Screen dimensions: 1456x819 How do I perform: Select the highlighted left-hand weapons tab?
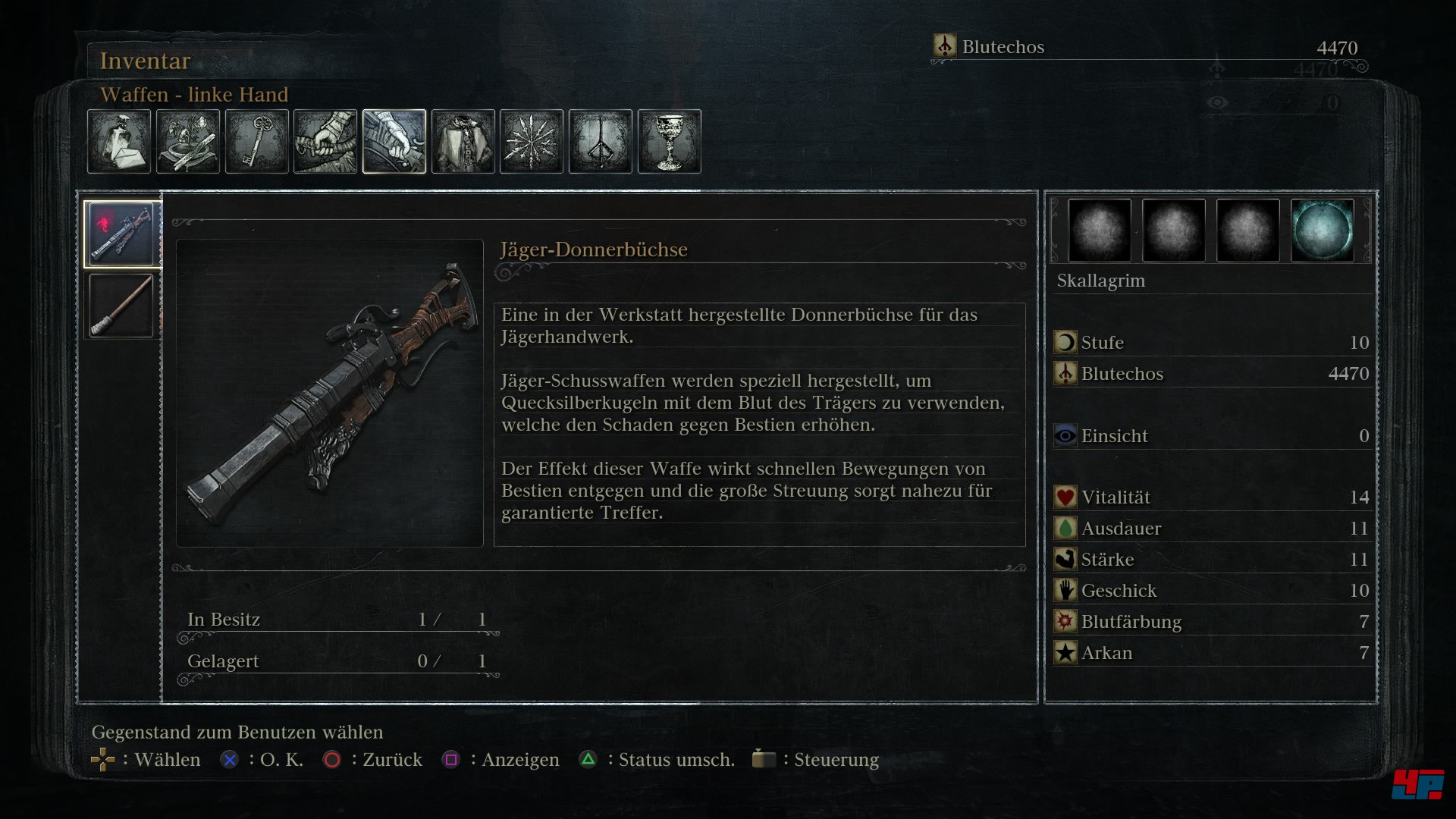(394, 142)
